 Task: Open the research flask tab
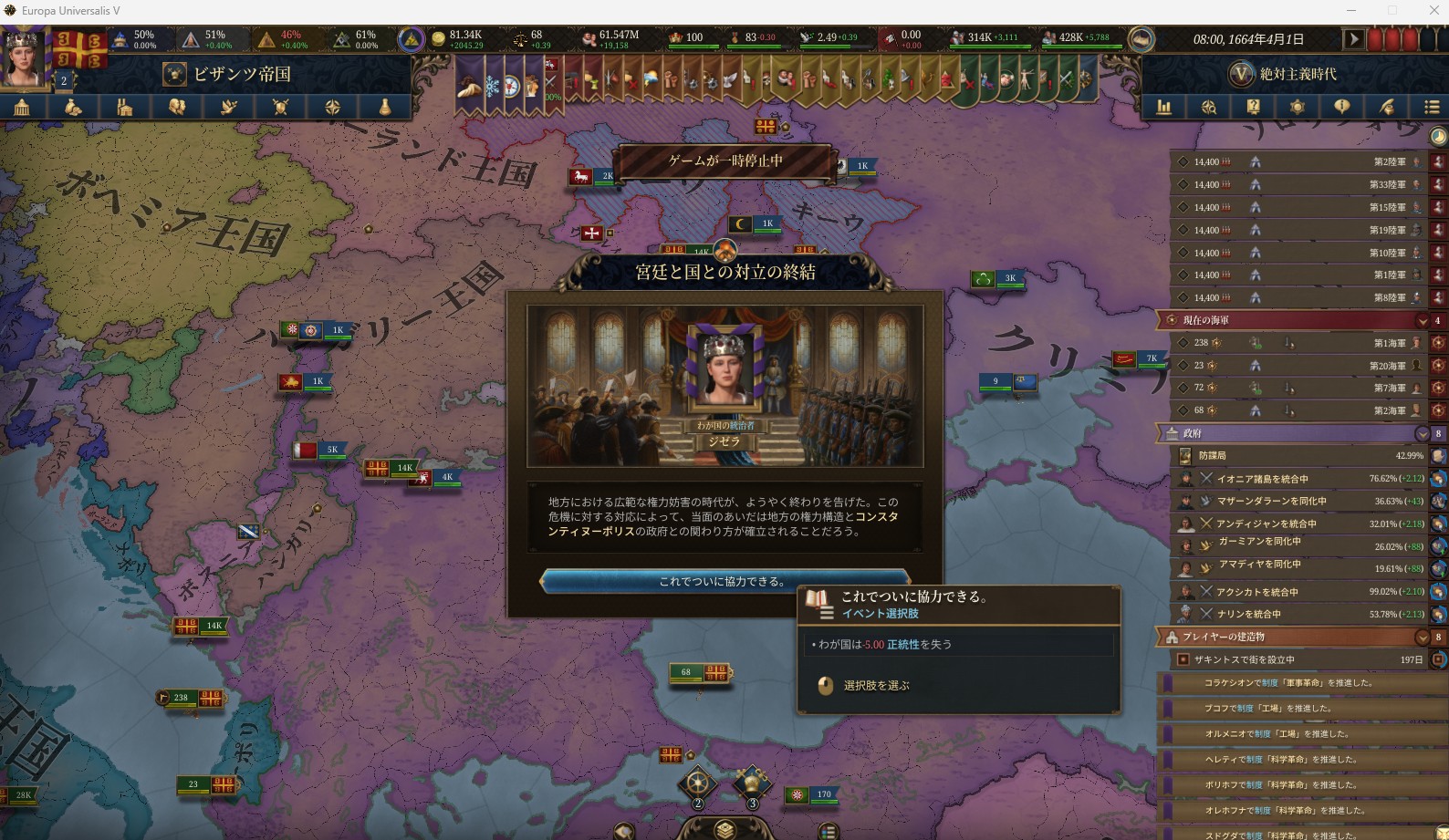385,107
